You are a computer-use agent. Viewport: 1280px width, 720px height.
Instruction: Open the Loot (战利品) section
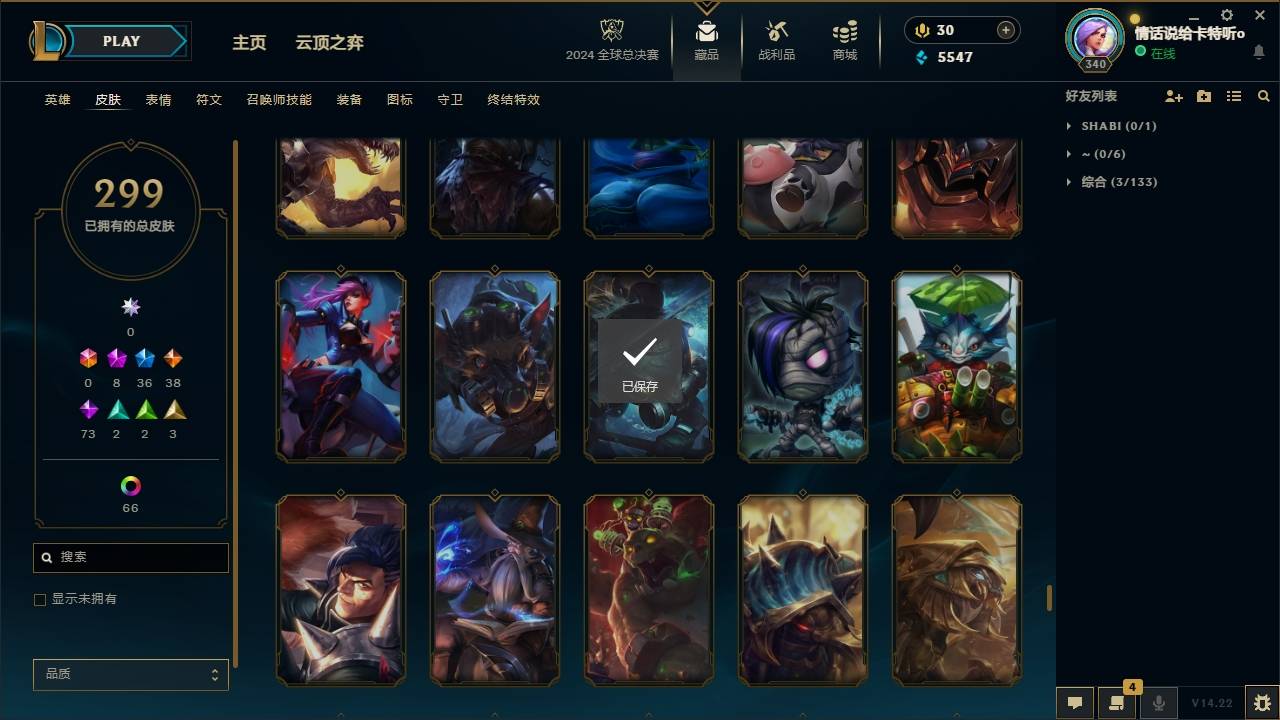pyautogui.click(x=776, y=40)
